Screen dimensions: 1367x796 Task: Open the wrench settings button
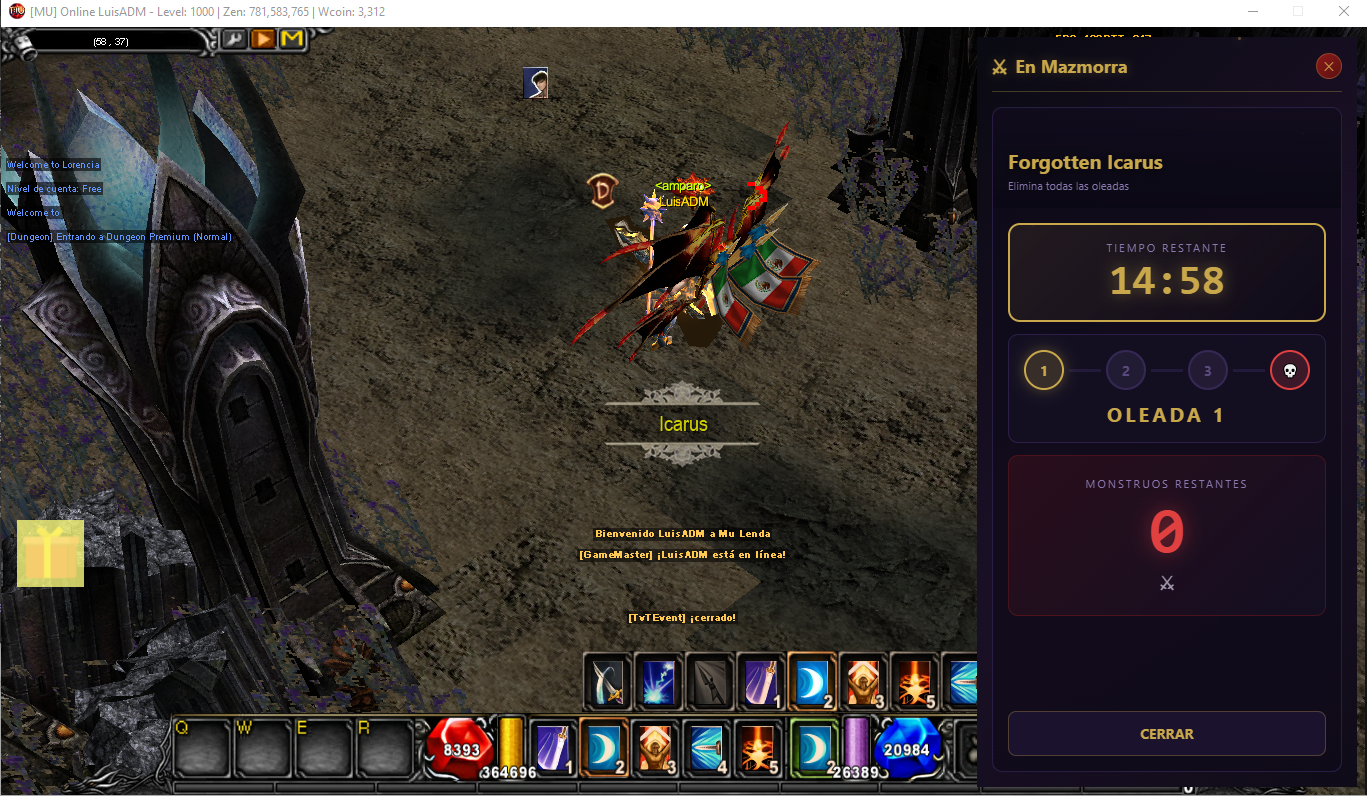[x=233, y=39]
